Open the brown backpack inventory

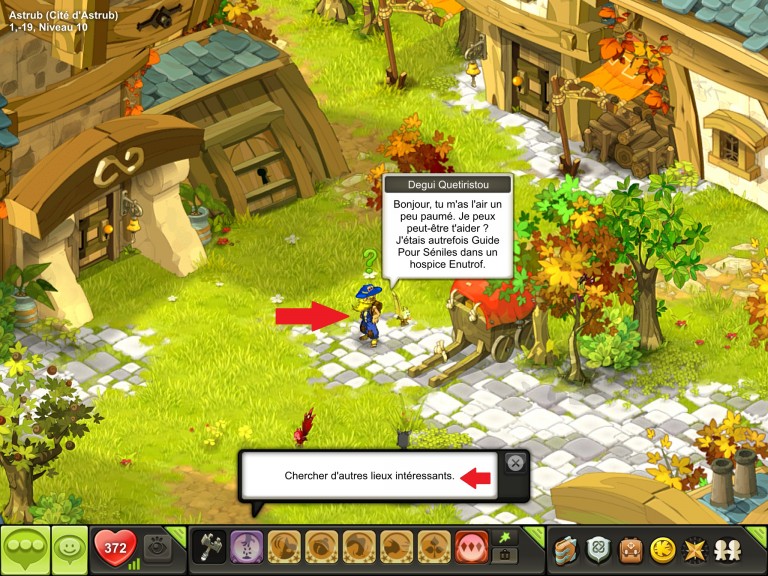pyautogui.click(x=630, y=549)
